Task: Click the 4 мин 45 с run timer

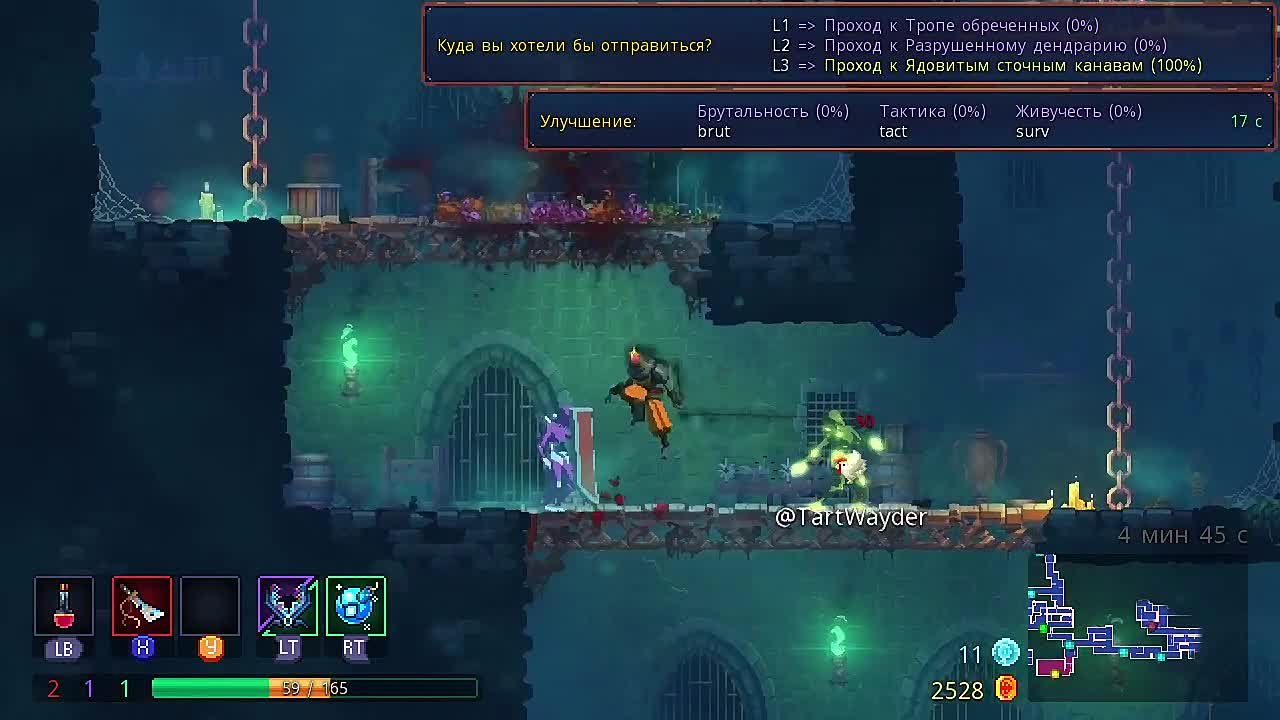Action: point(1183,535)
